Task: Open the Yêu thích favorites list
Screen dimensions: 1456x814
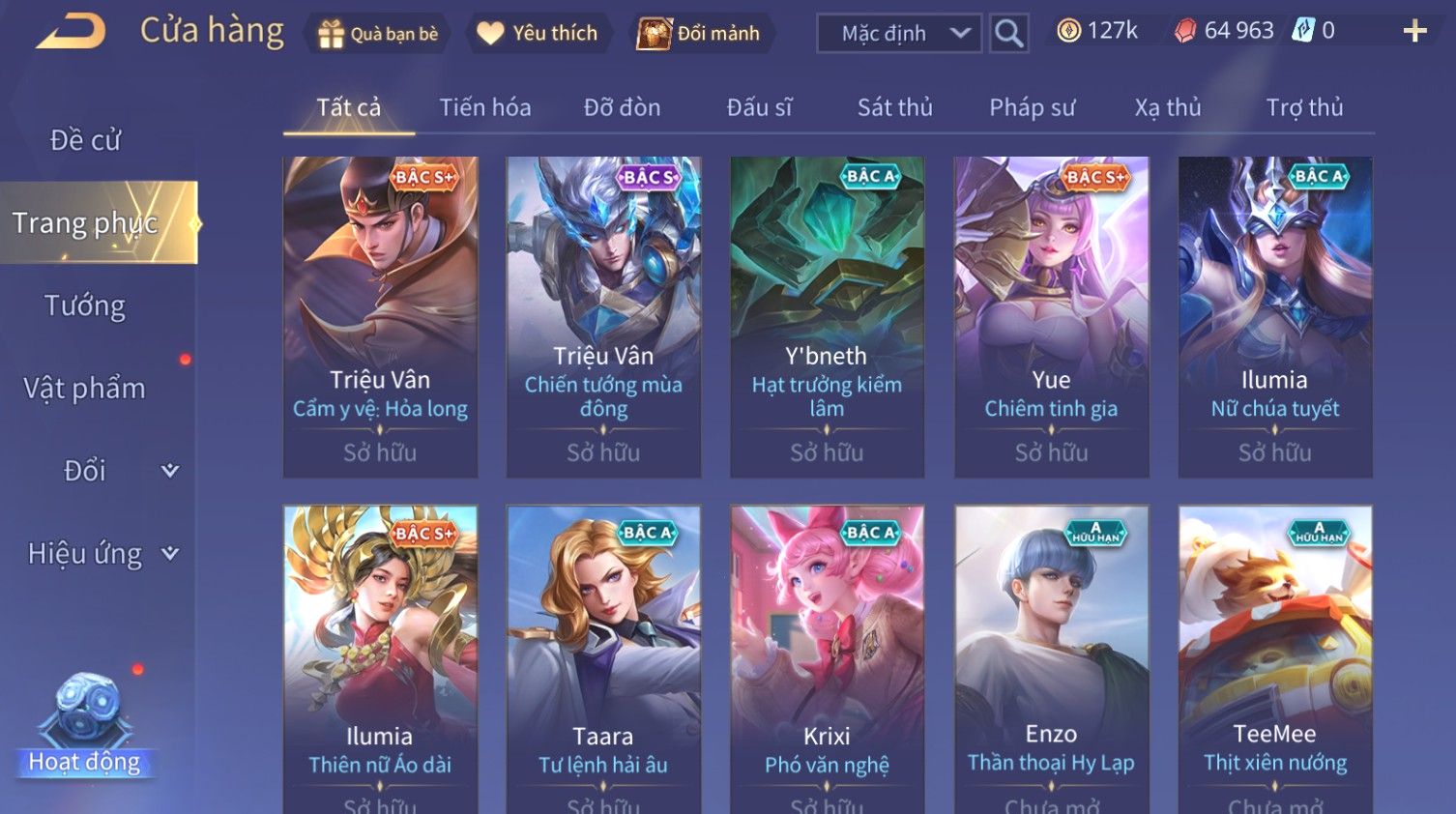Action: click(538, 34)
